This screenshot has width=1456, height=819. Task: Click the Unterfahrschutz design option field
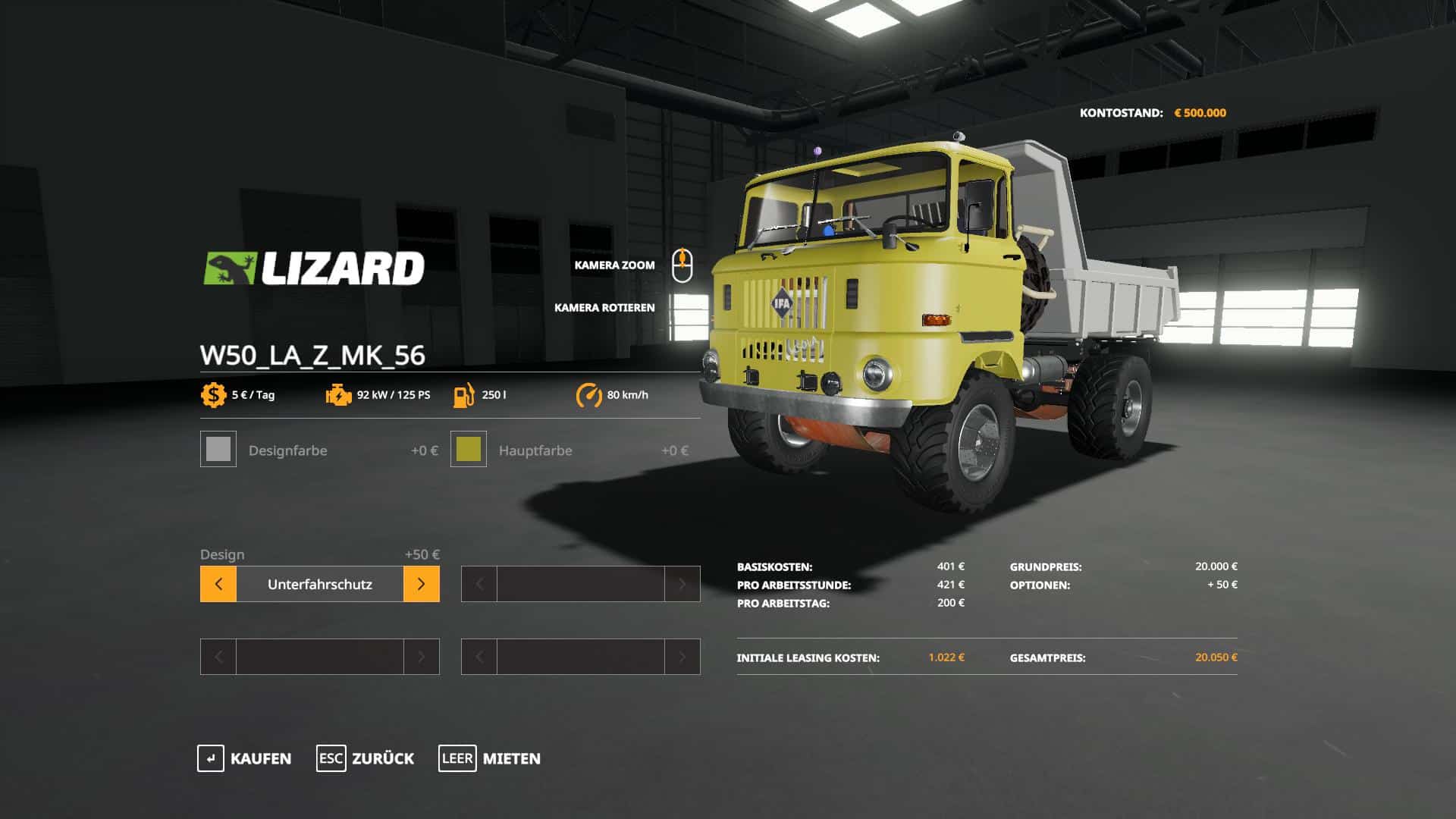point(319,584)
